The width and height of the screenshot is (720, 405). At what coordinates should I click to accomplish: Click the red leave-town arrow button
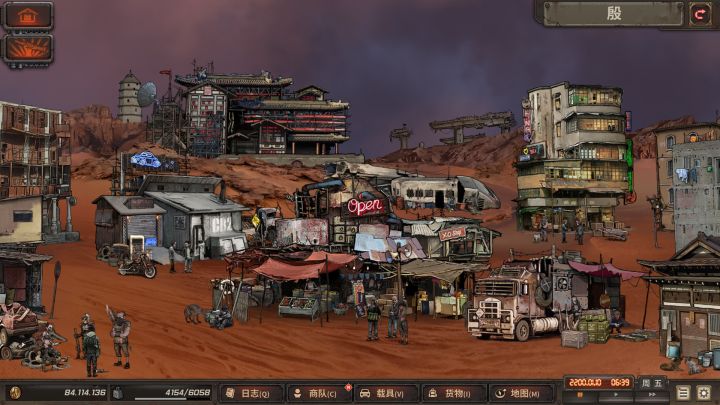[x=701, y=14]
